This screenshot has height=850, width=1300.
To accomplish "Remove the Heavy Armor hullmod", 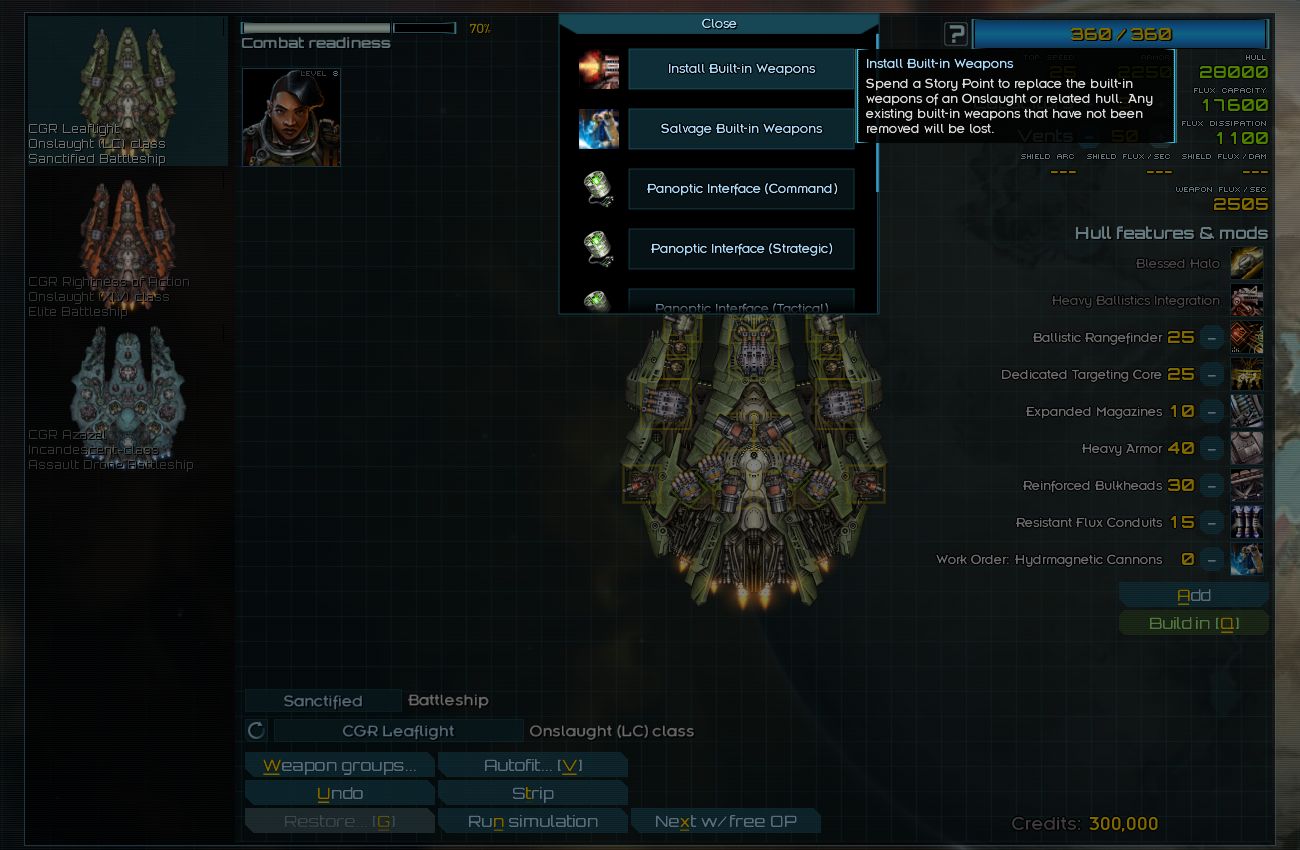I will tap(1211, 449).
